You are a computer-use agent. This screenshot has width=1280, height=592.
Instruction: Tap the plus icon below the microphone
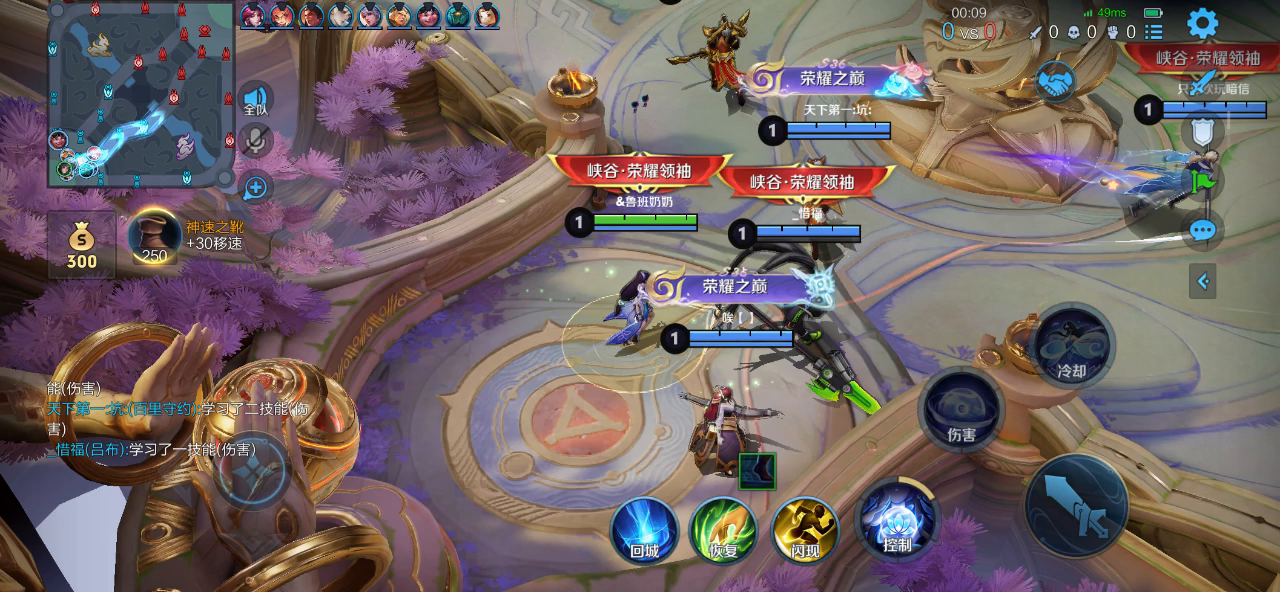point(255,187)
